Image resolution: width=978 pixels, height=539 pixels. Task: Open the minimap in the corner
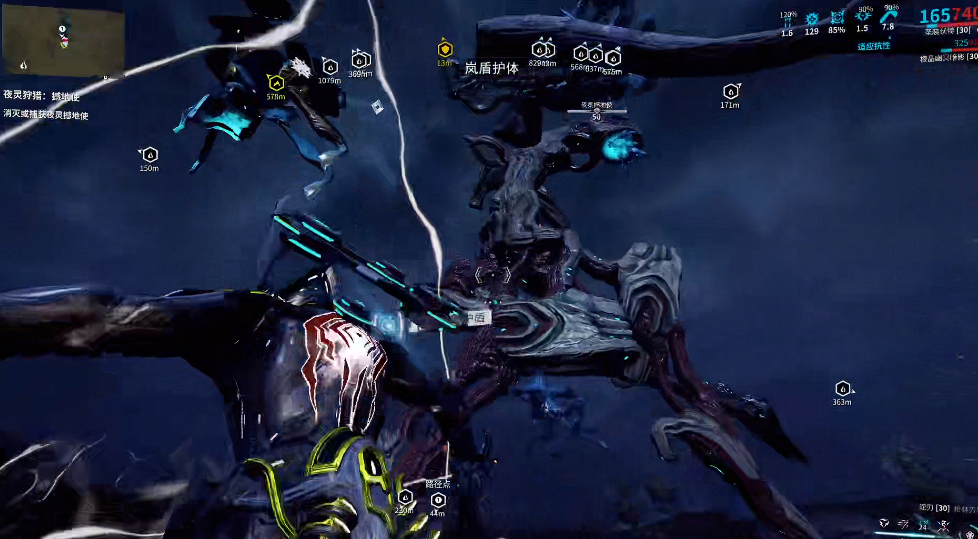click(64, 40)
